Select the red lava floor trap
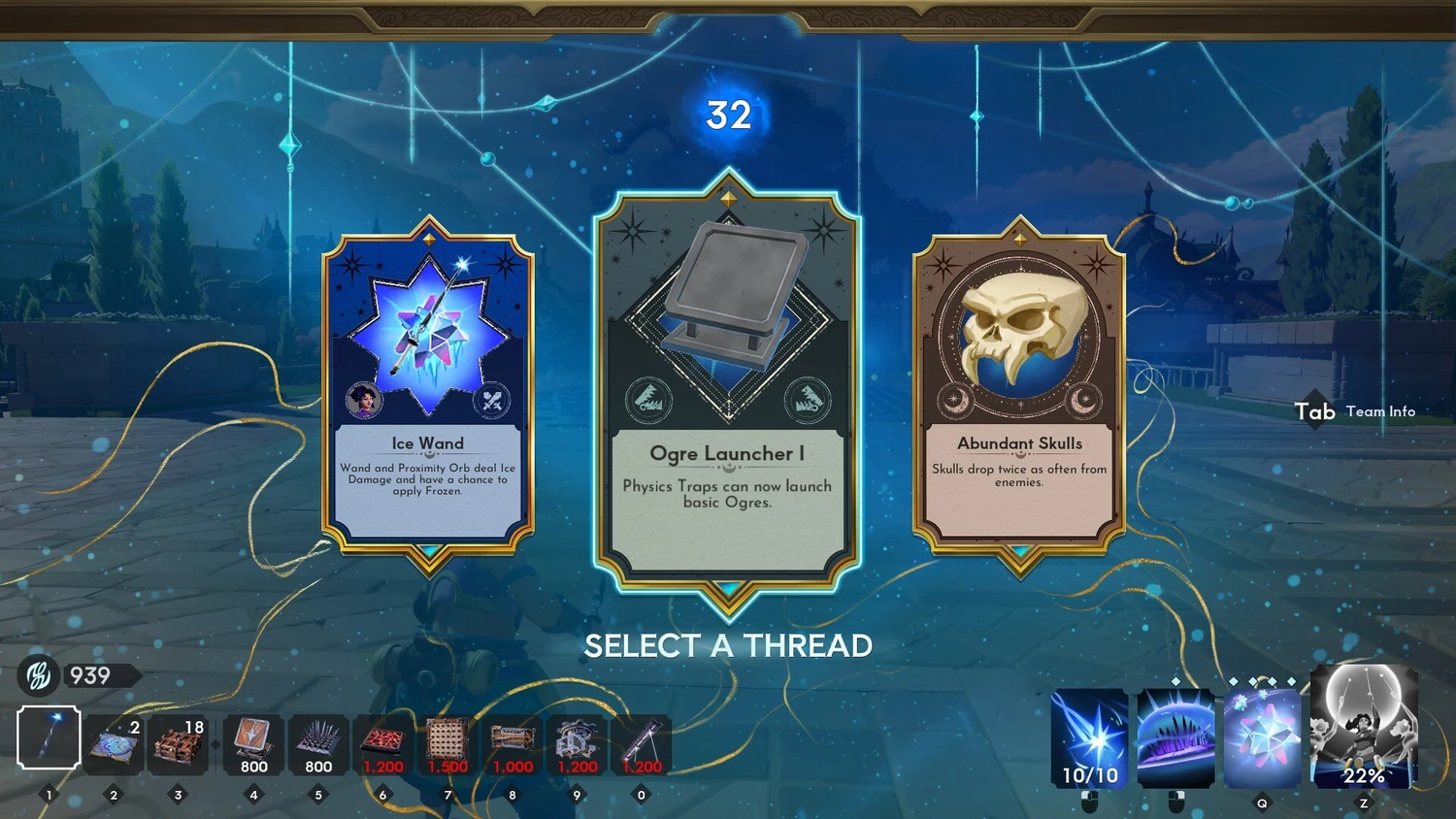 pyautogui.click(x=382, y=744)
